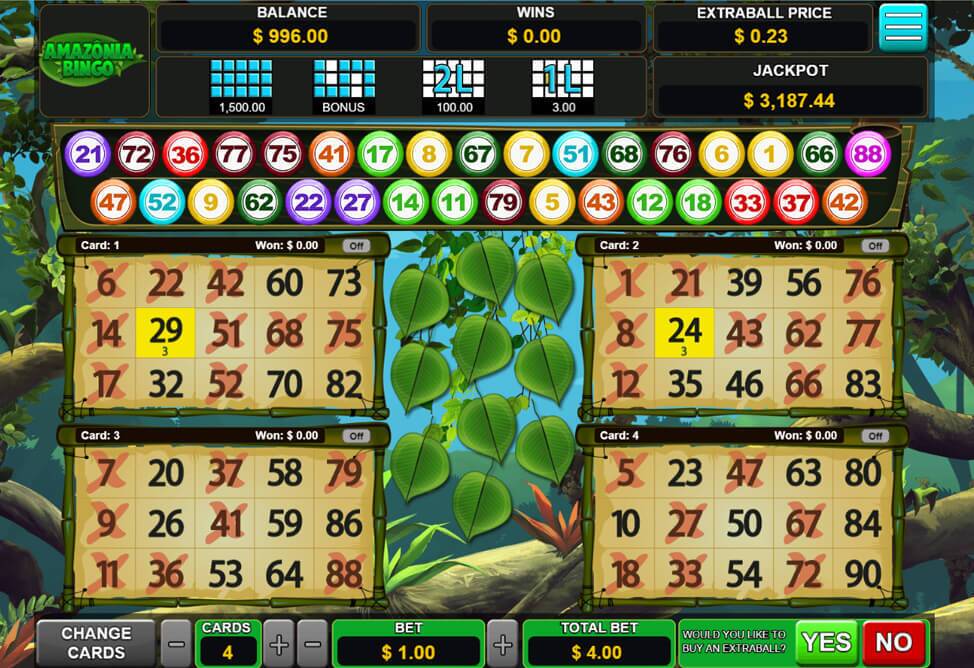
Task: Toggle the Off switch on Card 1
Action: [356, 245]
